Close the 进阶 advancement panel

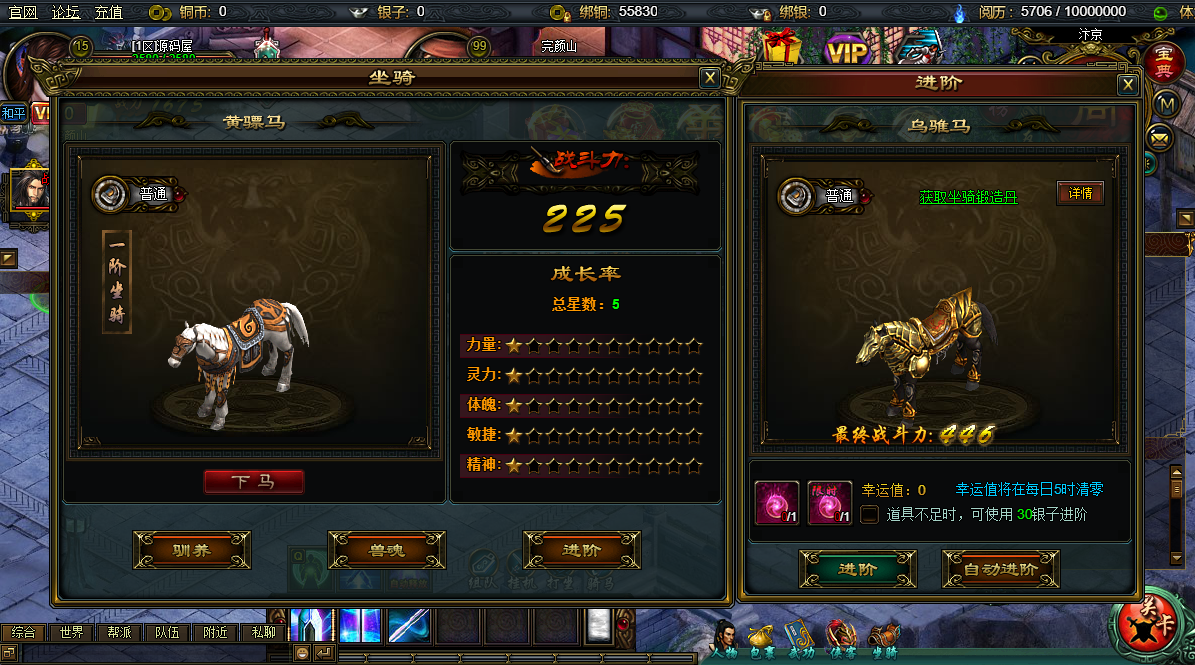pyautogui.click(x=1128, y=84)
